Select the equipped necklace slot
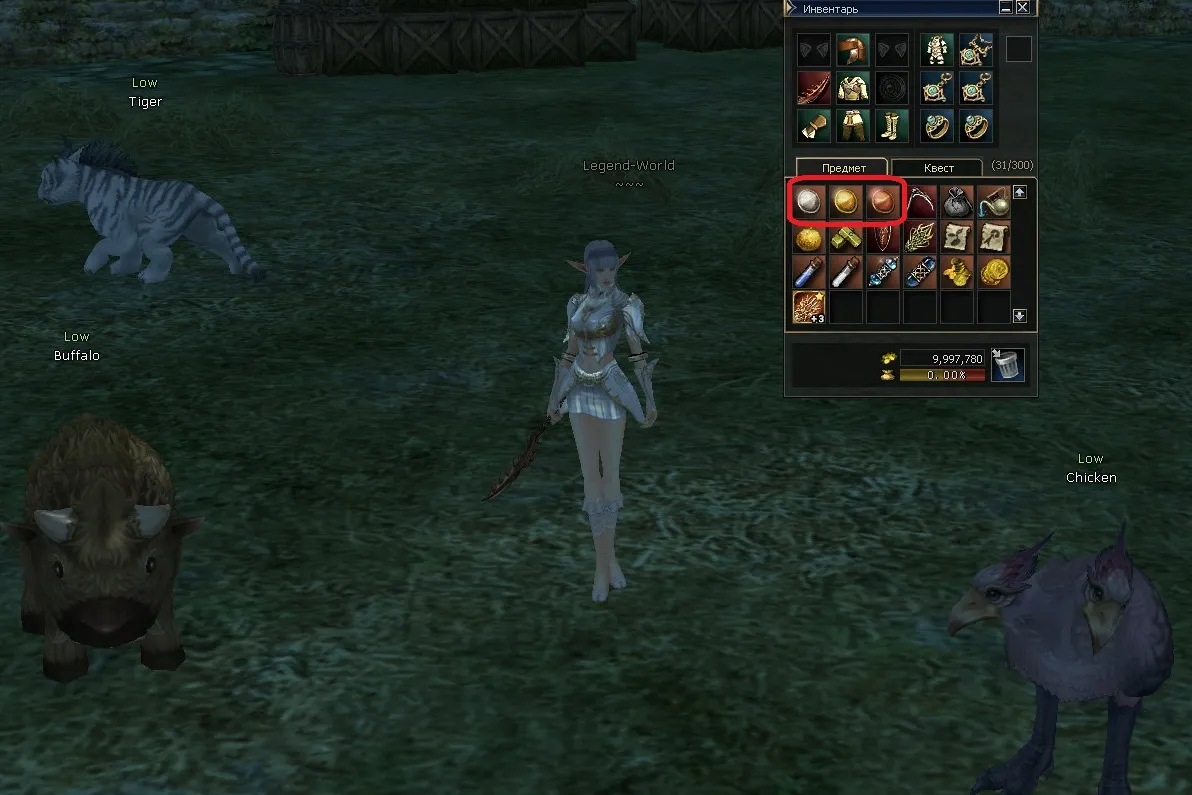The height and width of the screenshot is (795, 1192). coord(975,50)
